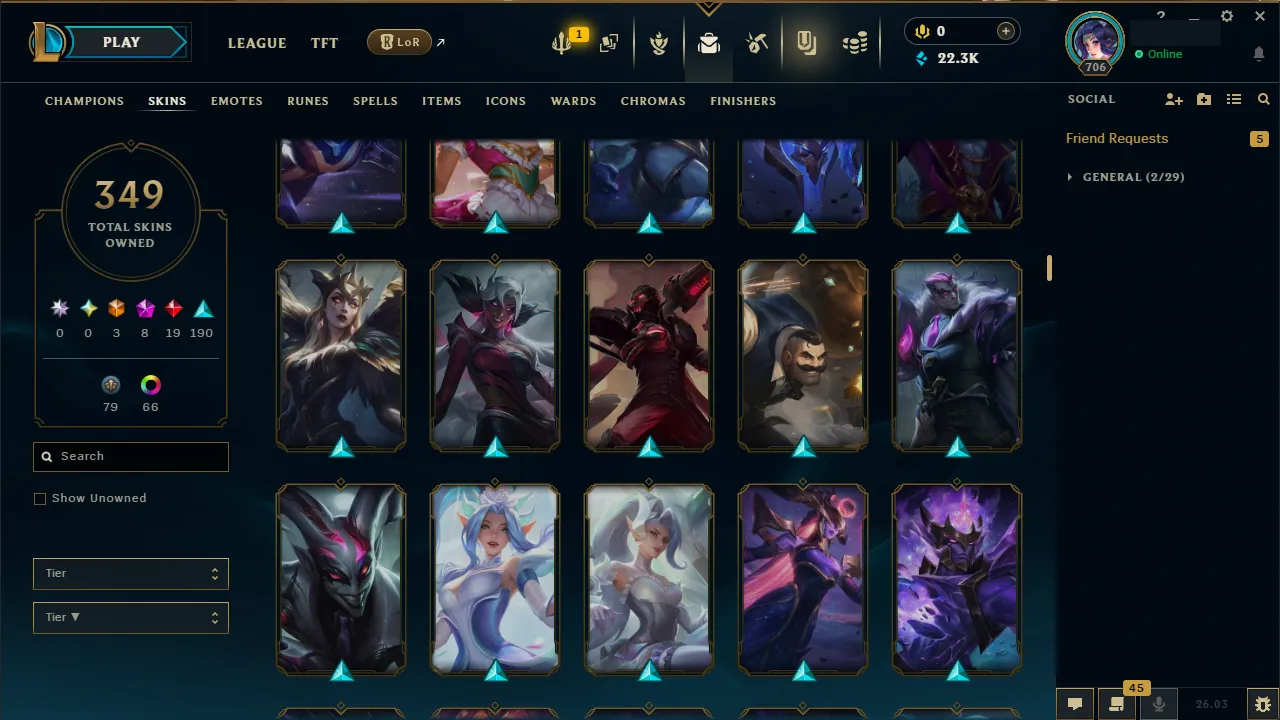This screenshot has width=1280, height=720.
Task: Open the Store with the coins icon
Action: click(x=855, y=42)
